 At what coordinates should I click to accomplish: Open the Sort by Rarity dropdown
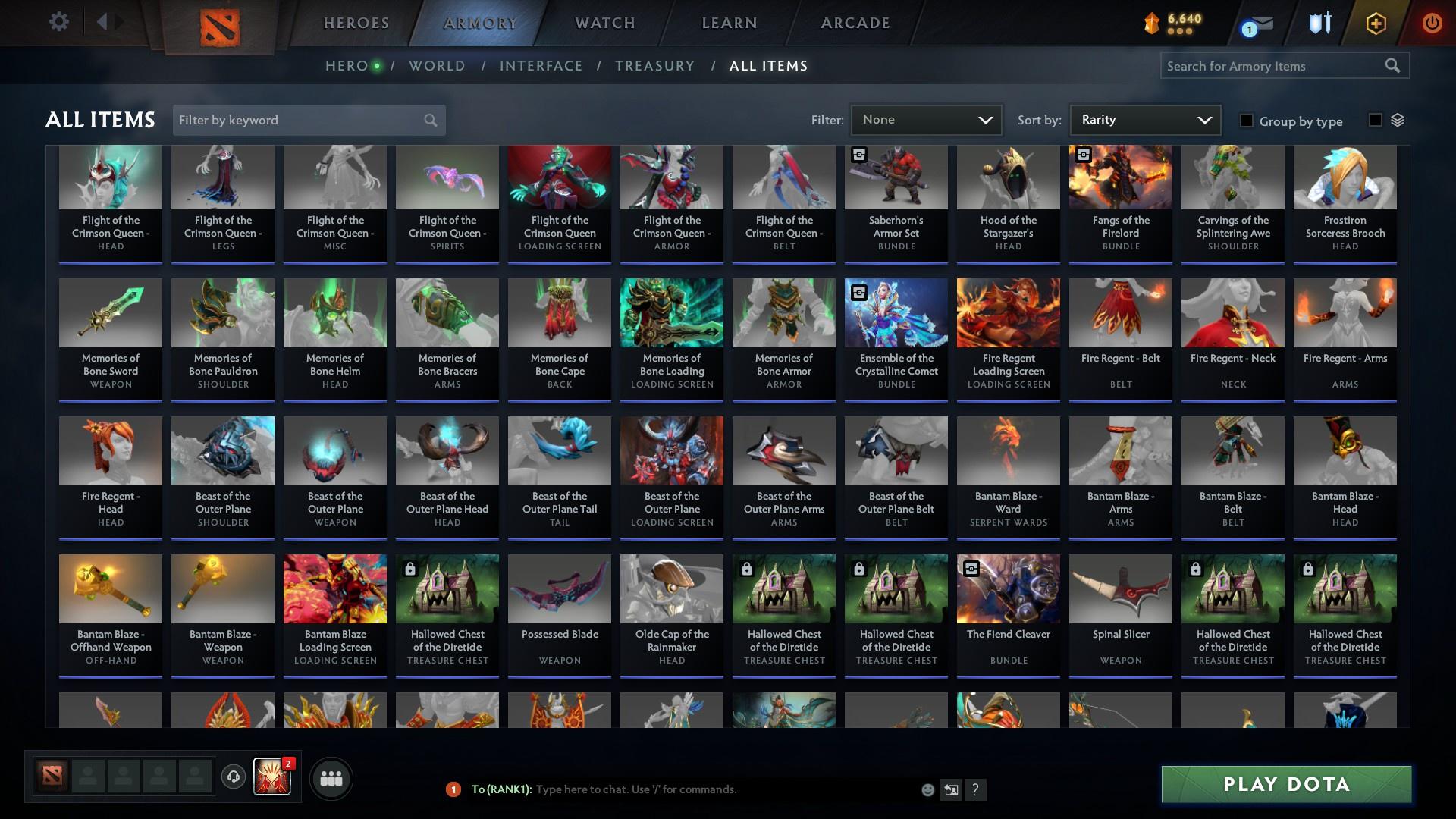click(1144, 119)
